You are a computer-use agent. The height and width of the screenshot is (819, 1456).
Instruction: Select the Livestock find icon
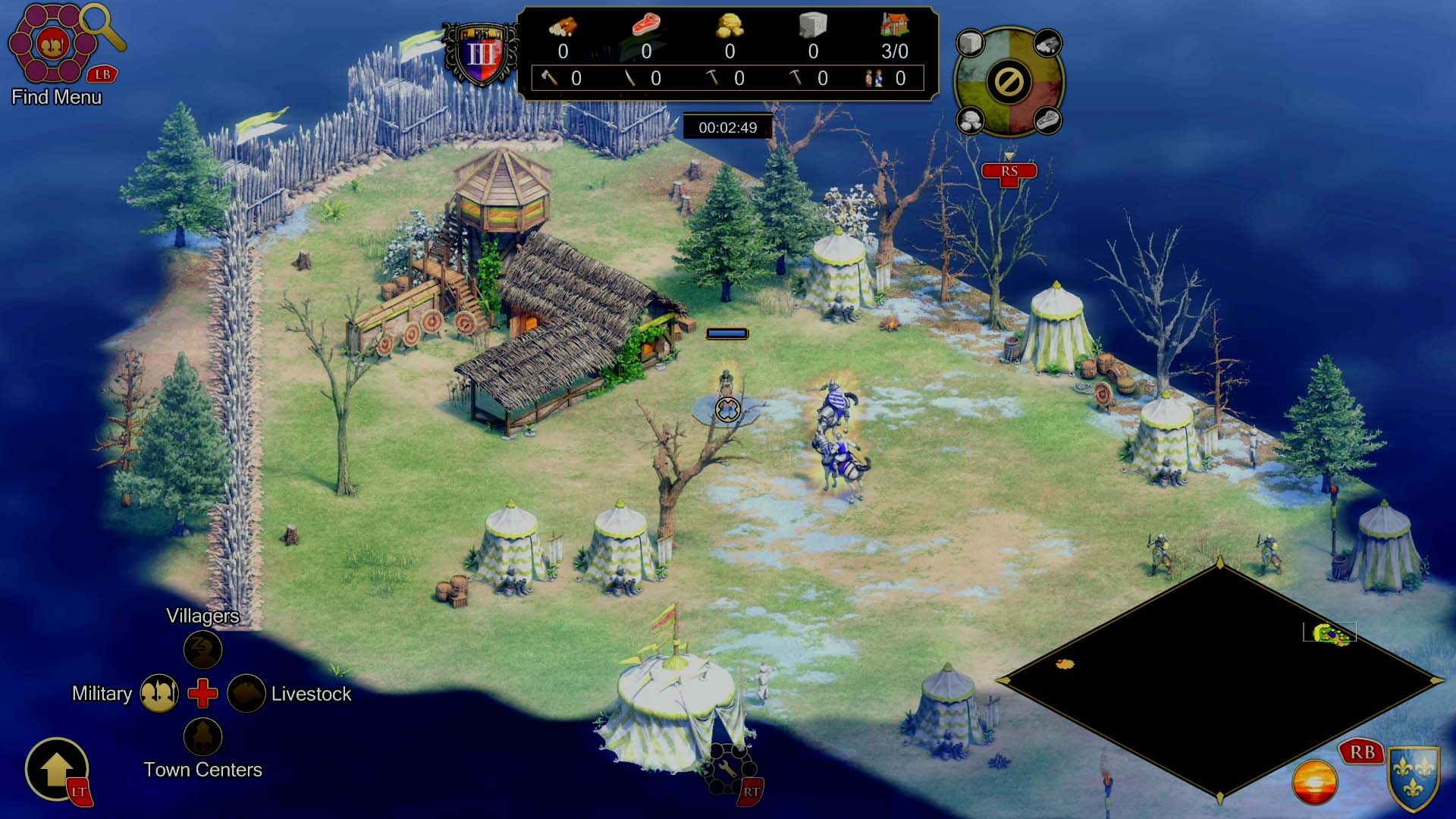coord(246,693)
